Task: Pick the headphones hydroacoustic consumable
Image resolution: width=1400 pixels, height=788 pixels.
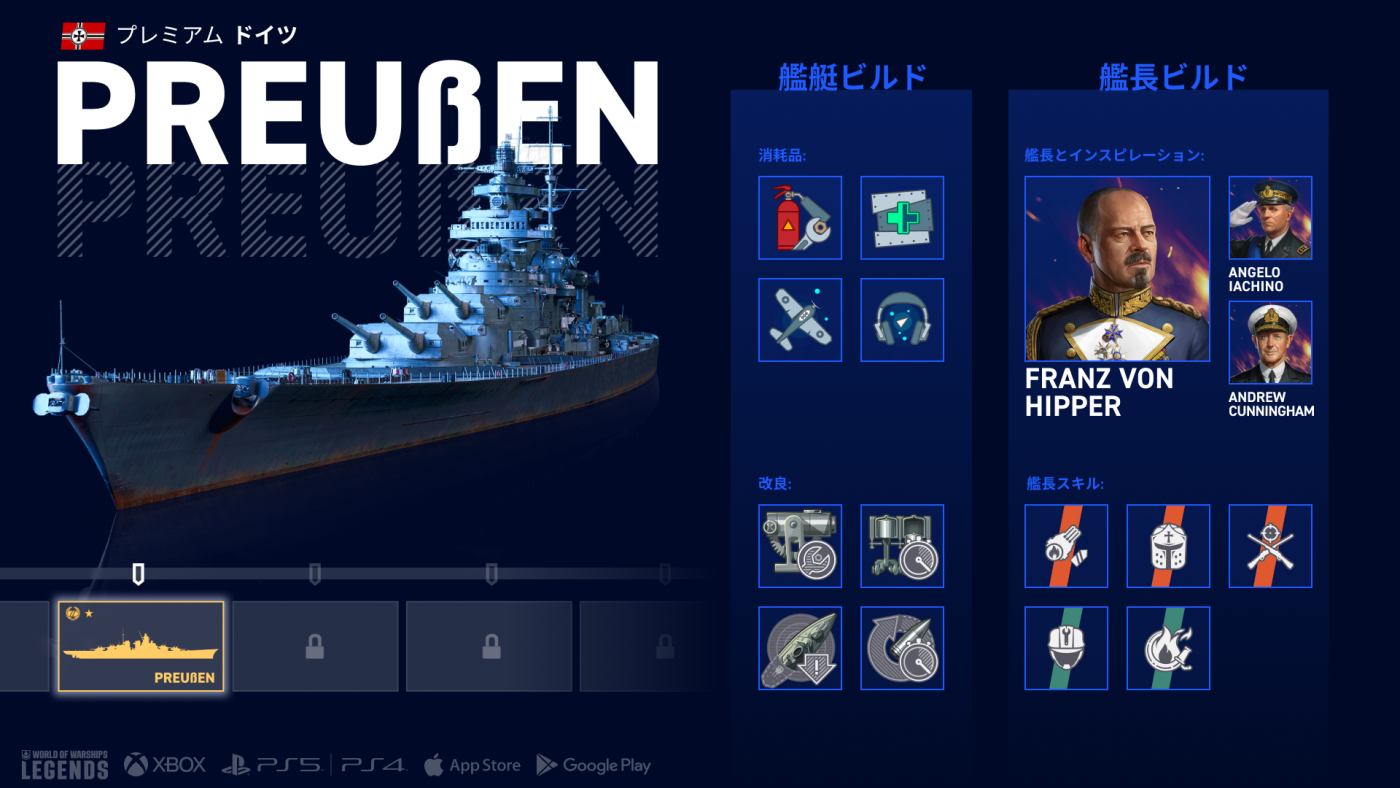Action: 902,320
